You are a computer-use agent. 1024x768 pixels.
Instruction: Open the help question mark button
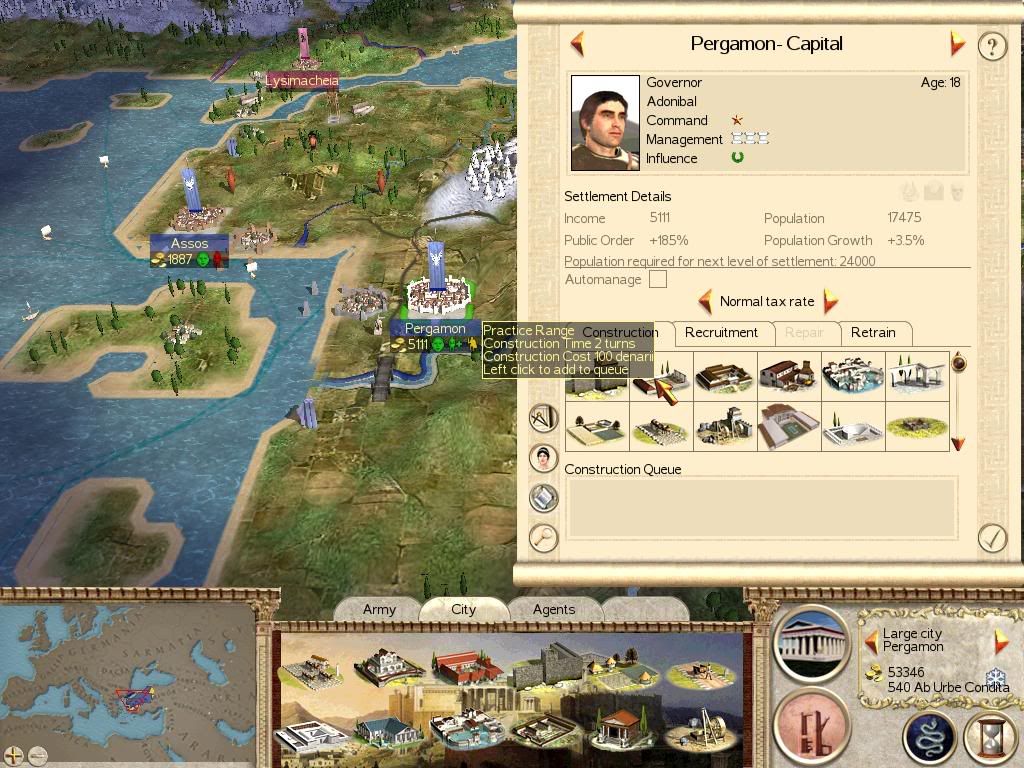tap(991, 46)
